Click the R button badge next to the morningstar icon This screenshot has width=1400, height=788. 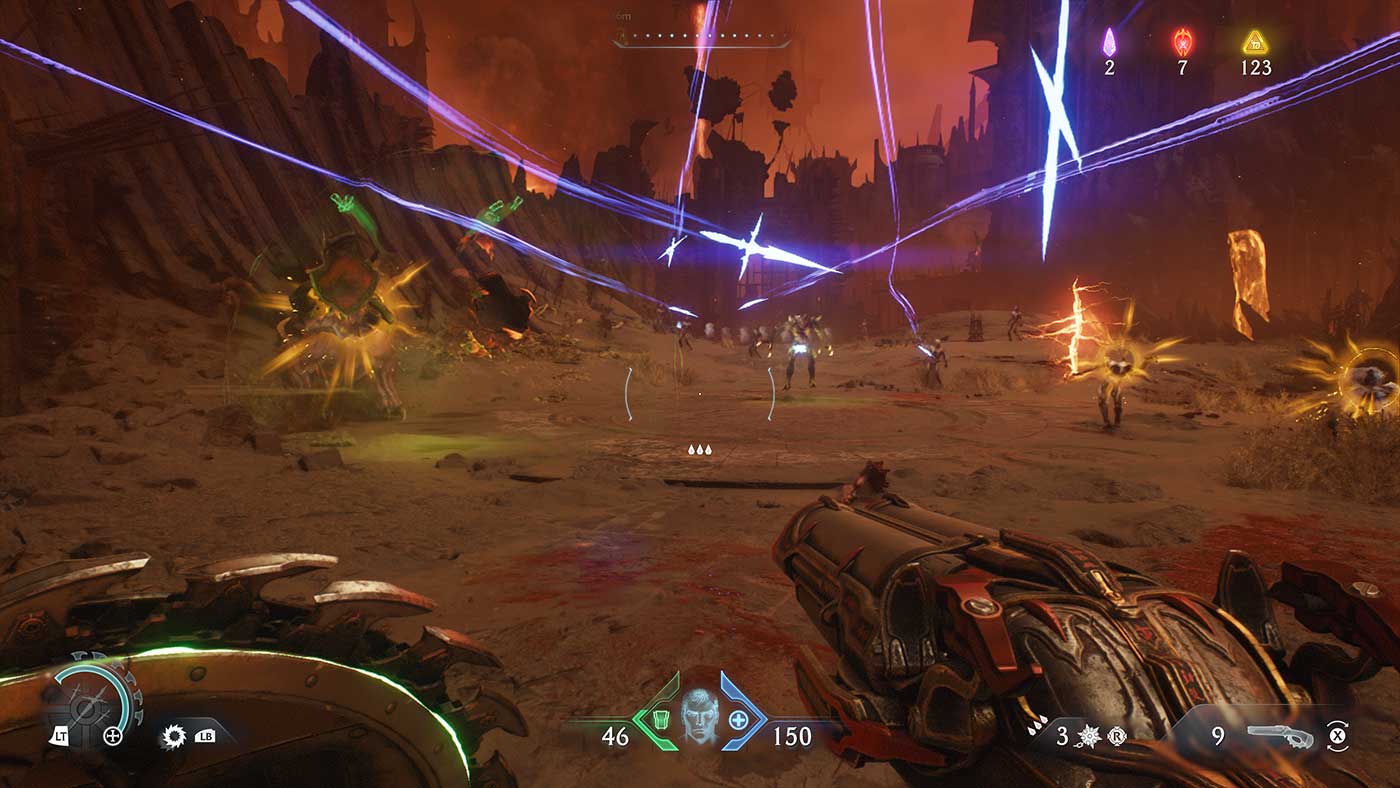coord(1116,737)
